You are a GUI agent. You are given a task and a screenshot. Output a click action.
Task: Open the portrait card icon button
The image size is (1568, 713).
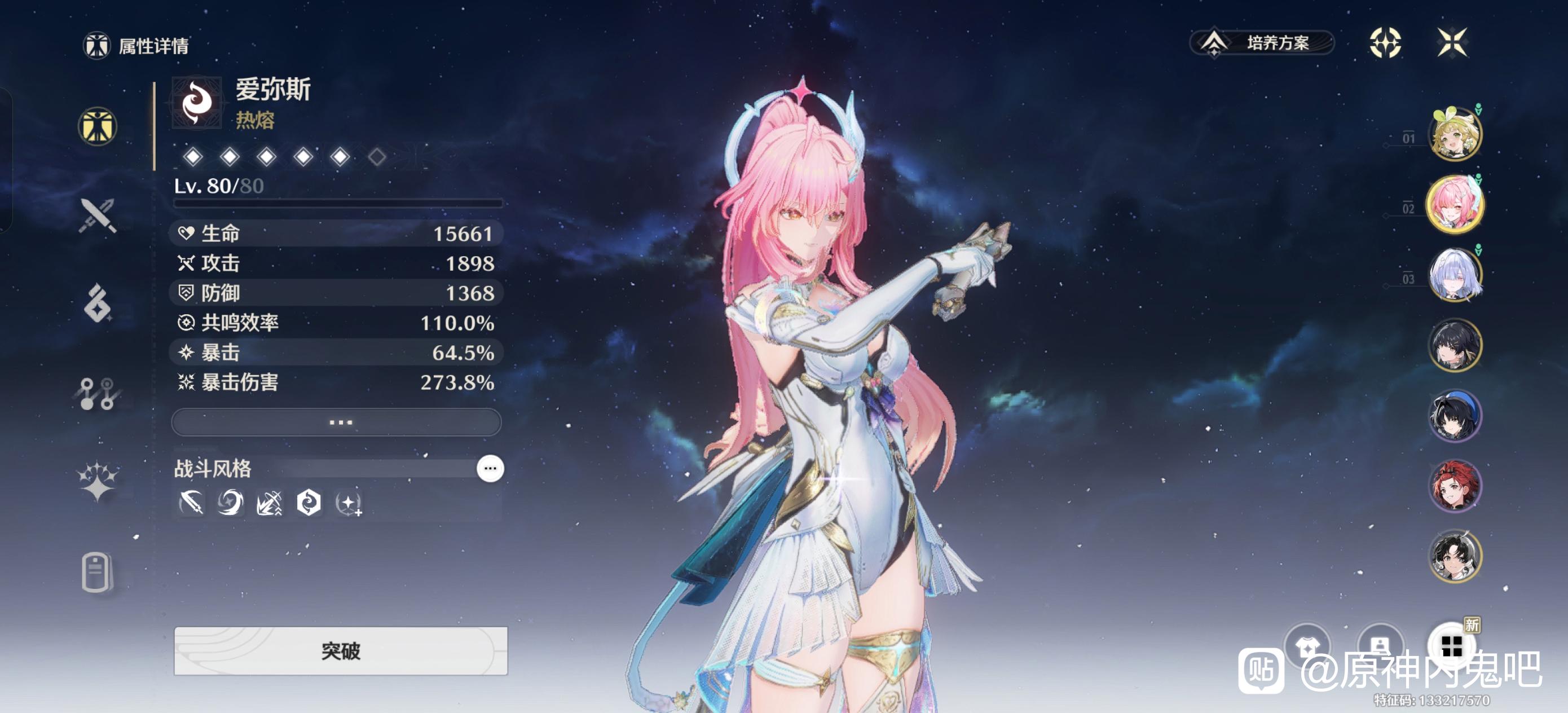[1380, 646]
